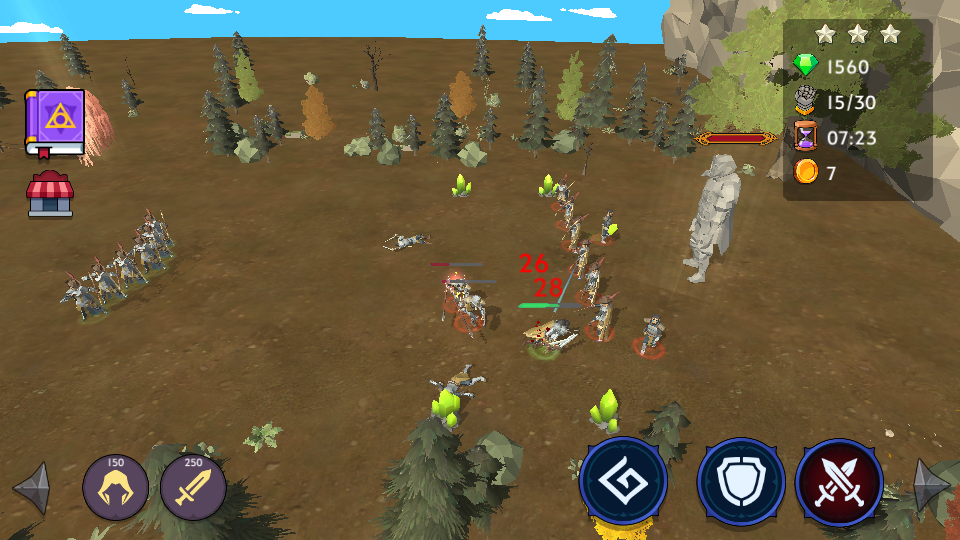
Task: Recruit the 250-cost sword unit
Action: [x=193, y=488]
